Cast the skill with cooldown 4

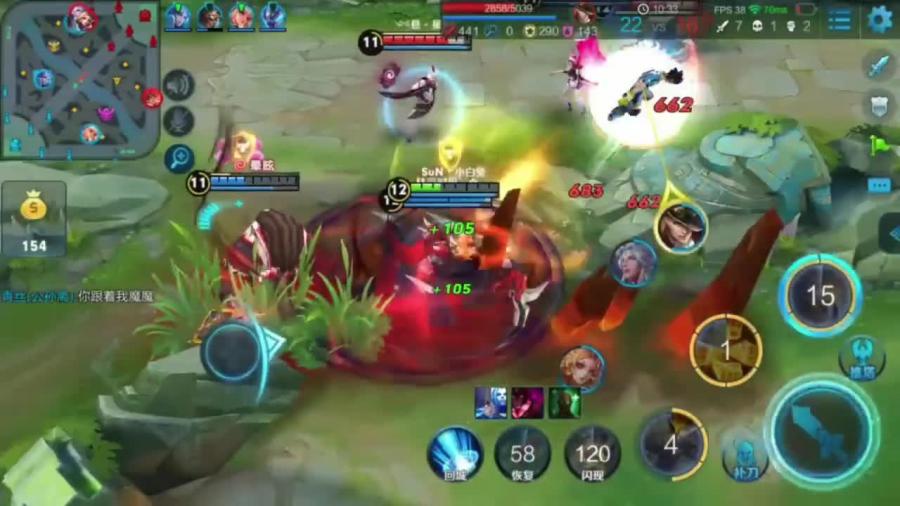pos(672,444)
